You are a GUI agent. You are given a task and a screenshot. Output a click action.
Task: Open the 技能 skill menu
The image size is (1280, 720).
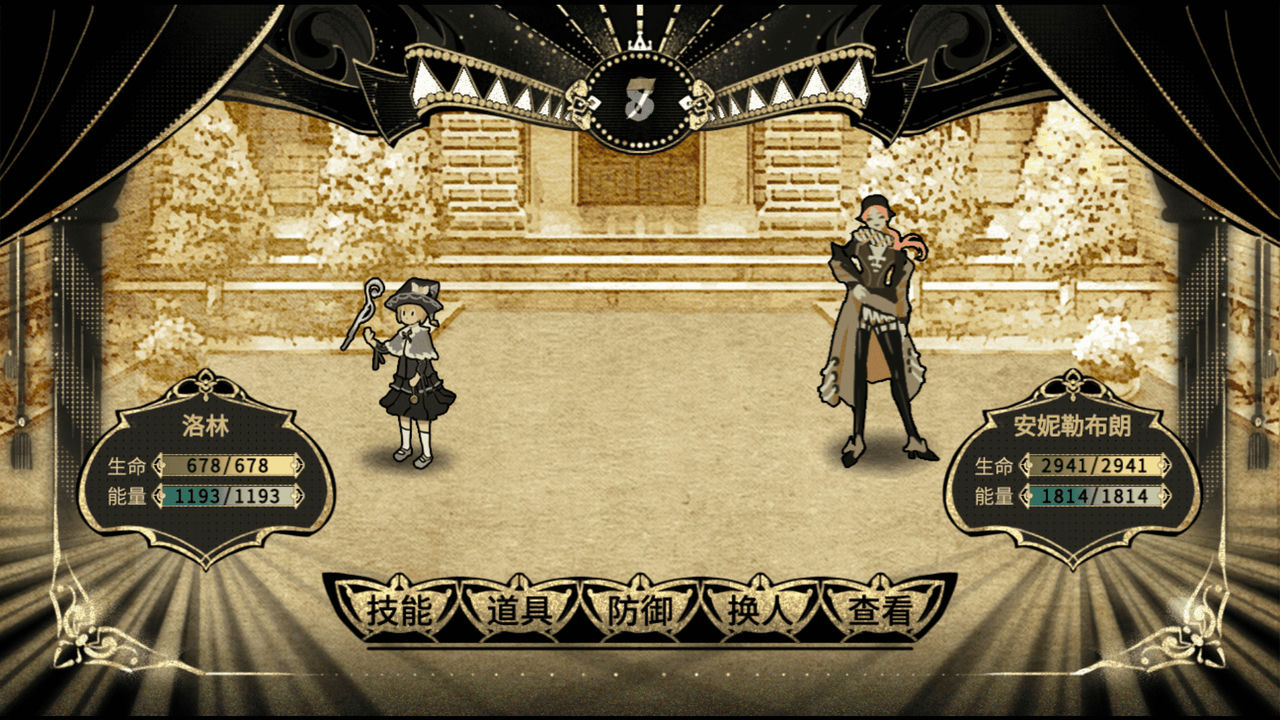coord(398,610)
